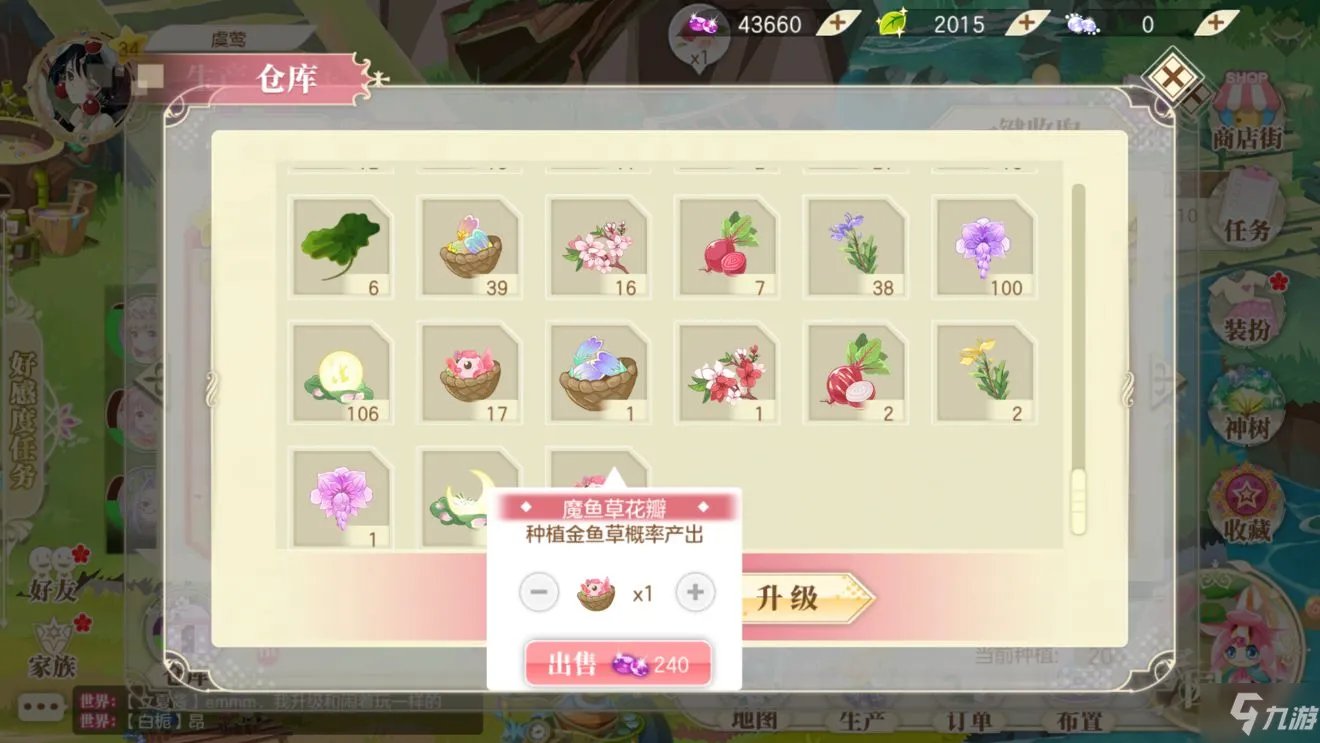The height and width of the screenshot is (743, 1320).
Task: Select the purple orchid item showing 100
Action: pos(984,248)
